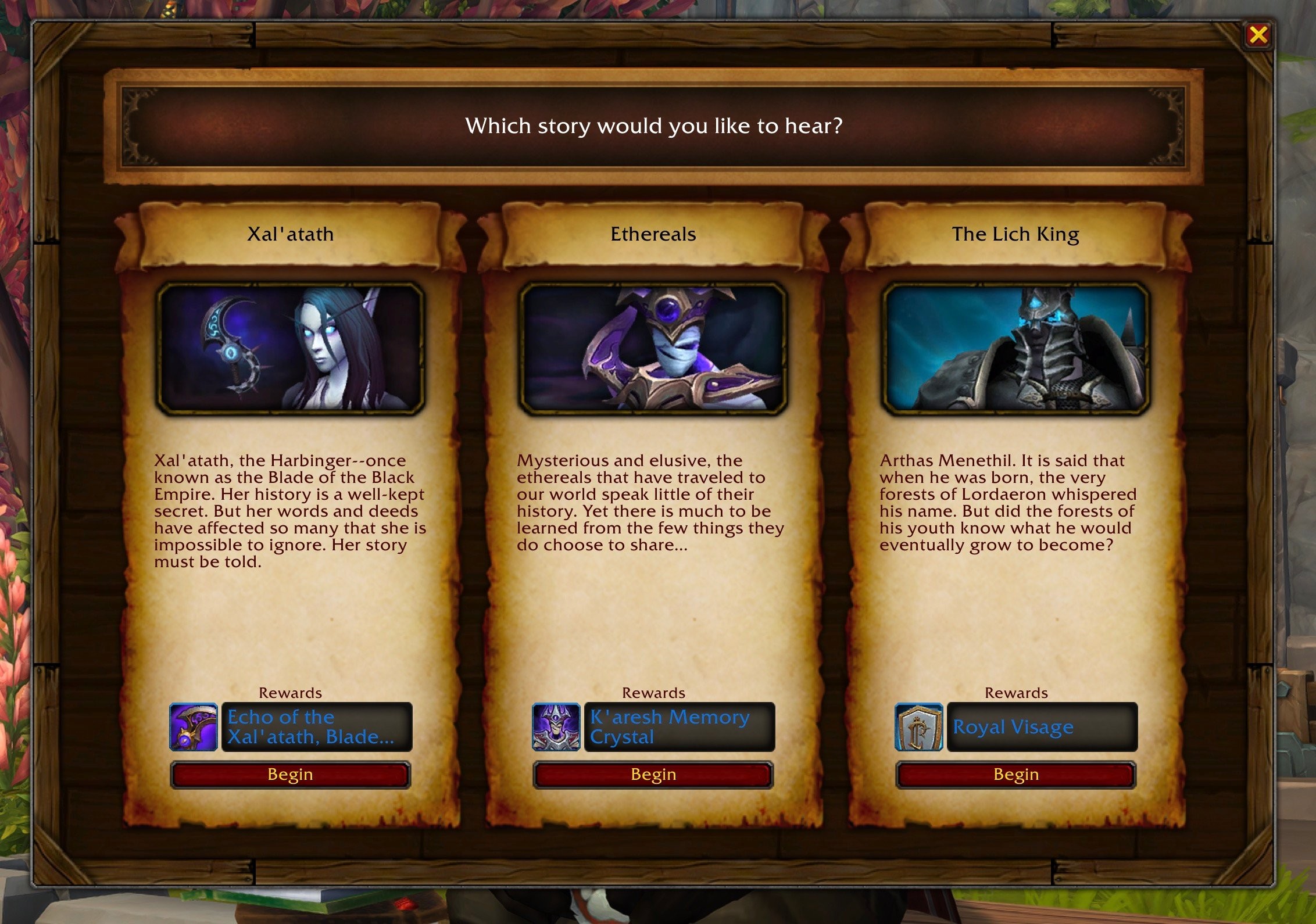Begin the Ethereals story

(653, 775)
